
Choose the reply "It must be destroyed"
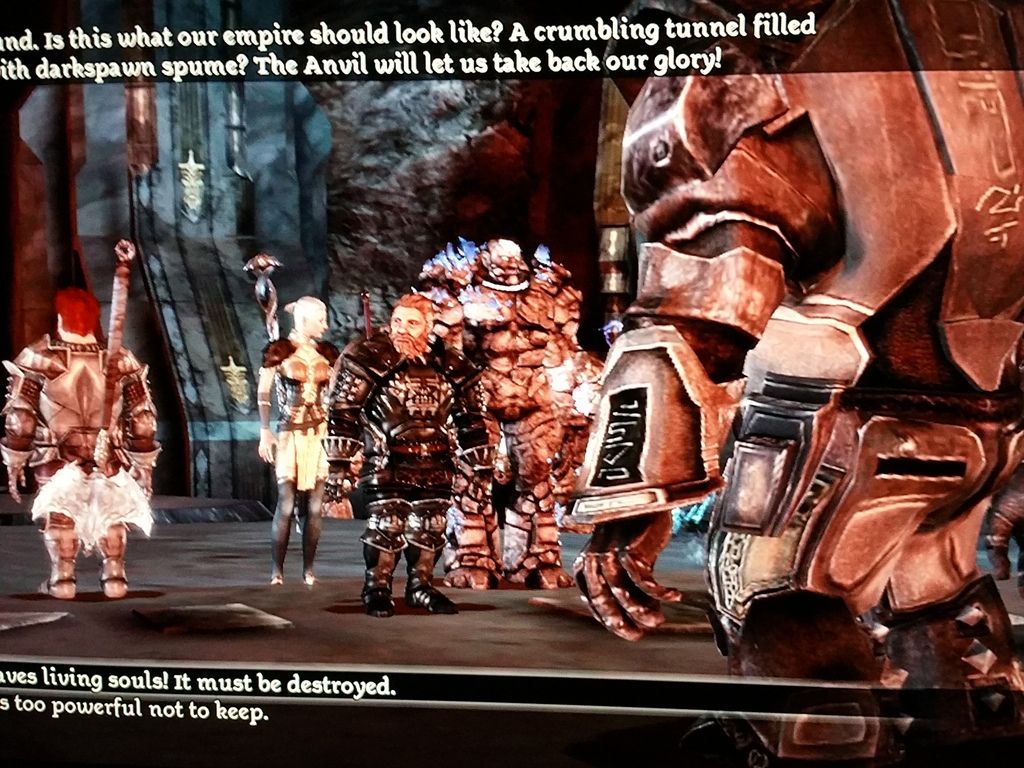click(200, 684)
